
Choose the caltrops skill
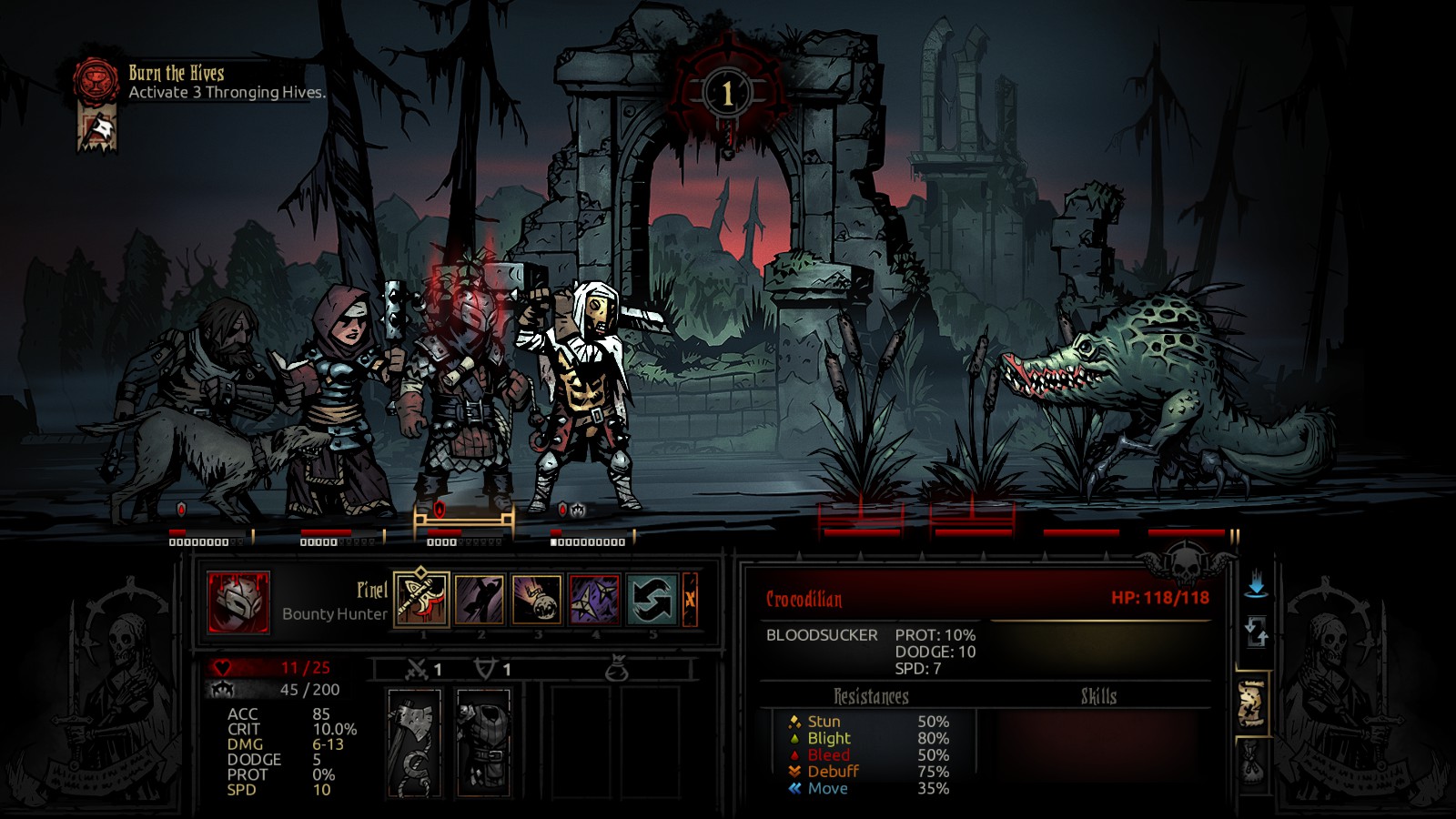coord(594,600)
